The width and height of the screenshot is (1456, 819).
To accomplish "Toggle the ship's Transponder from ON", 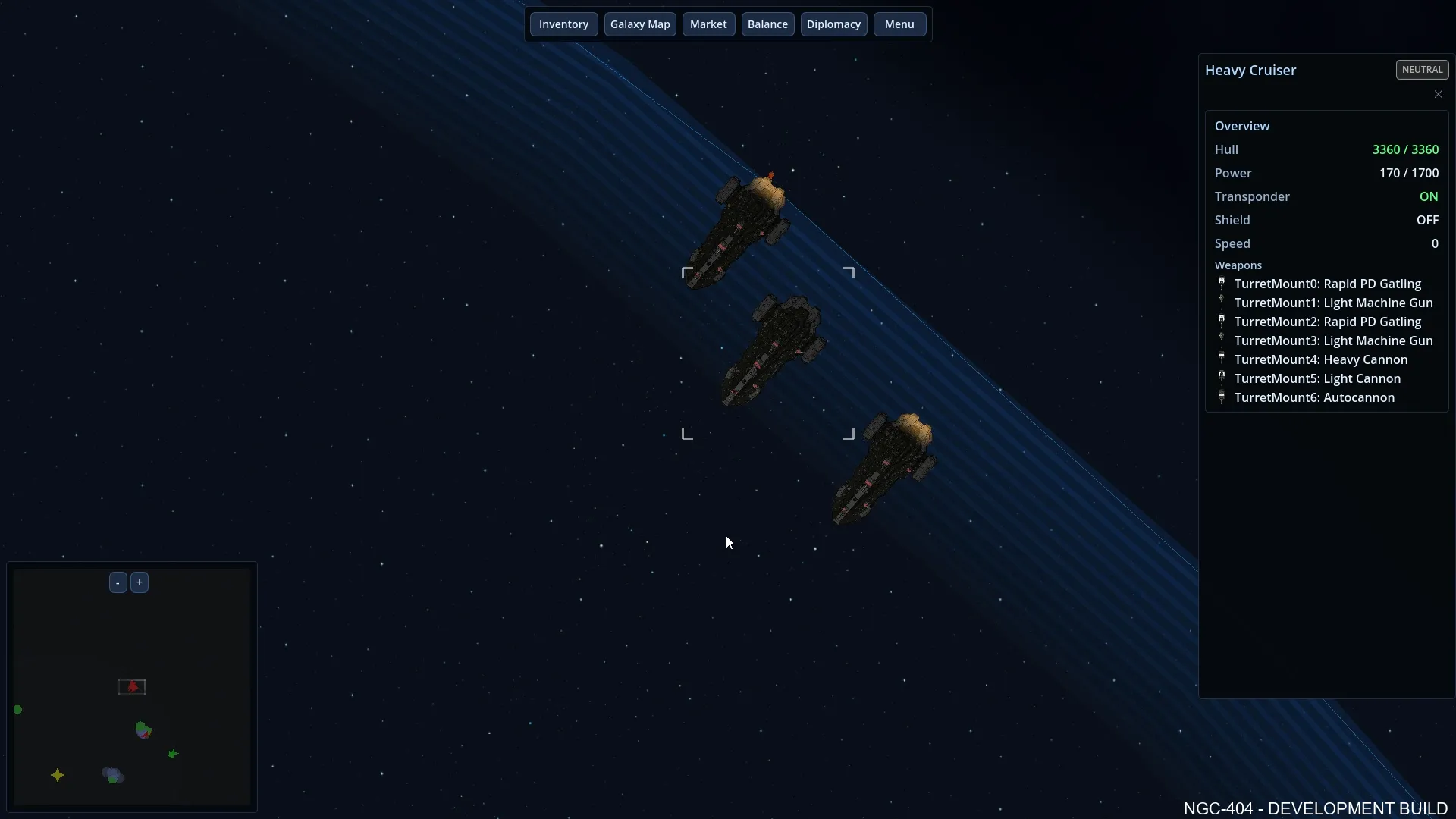I will pyautogui.click(x=1429, y=196).
